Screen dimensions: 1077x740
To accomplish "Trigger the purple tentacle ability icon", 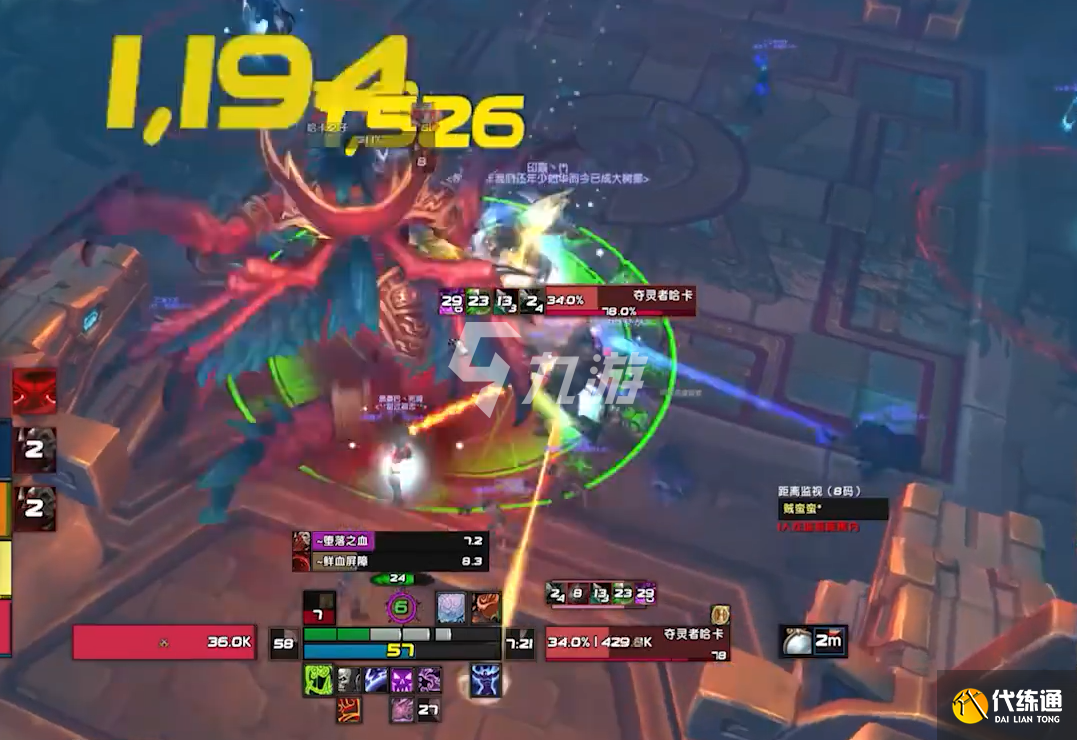I will [430, 681].
